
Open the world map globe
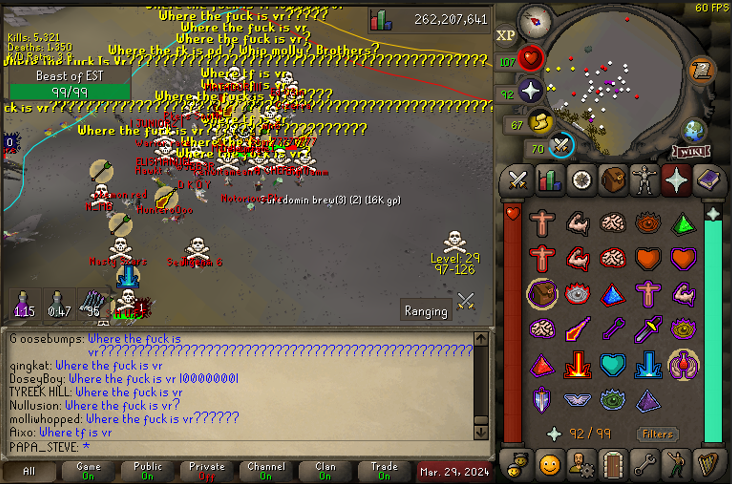(x=695, y=131)
